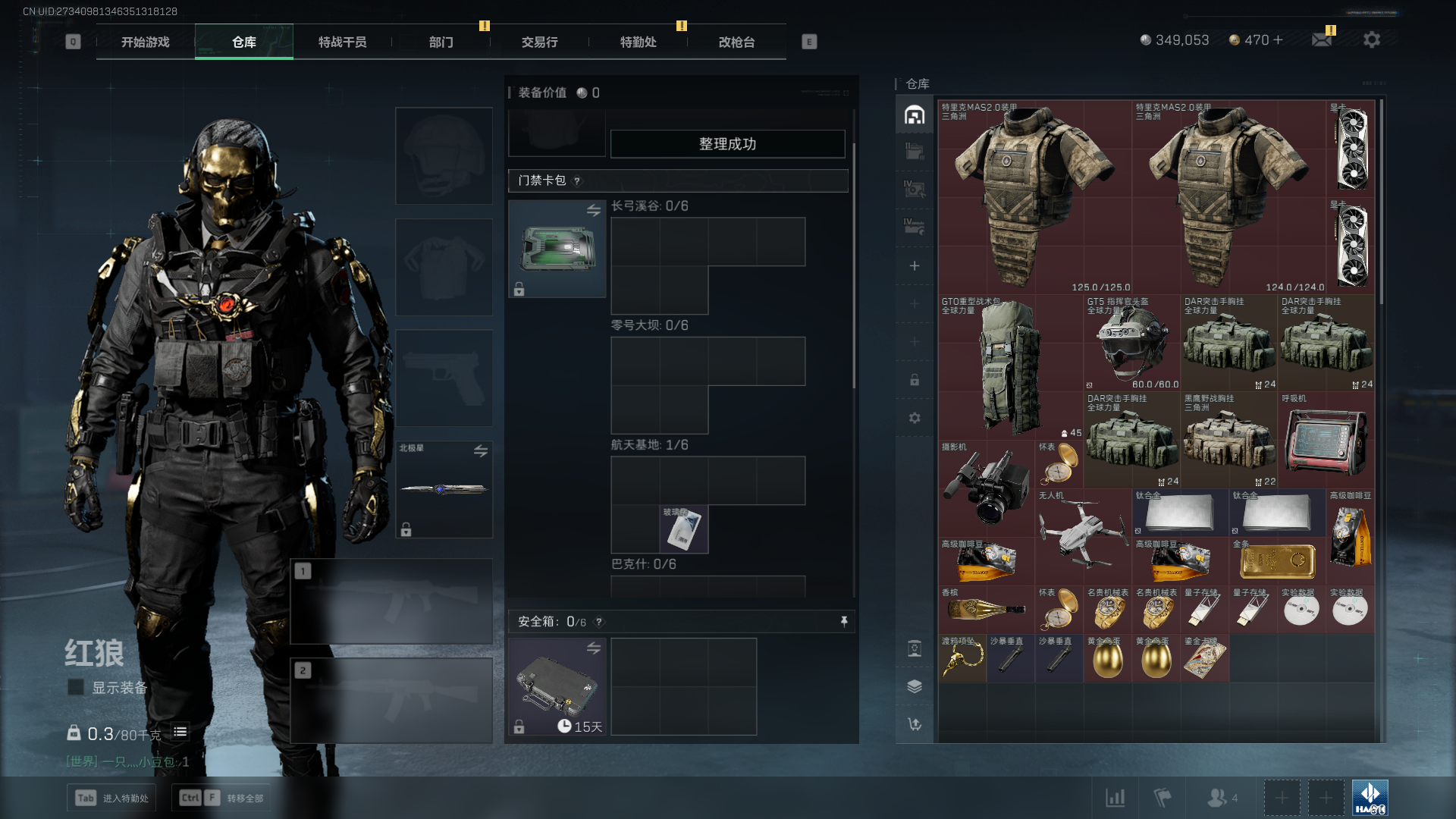Toggle the 显示装备 checkbox
1456x819 pixels.
coord(76,687)
